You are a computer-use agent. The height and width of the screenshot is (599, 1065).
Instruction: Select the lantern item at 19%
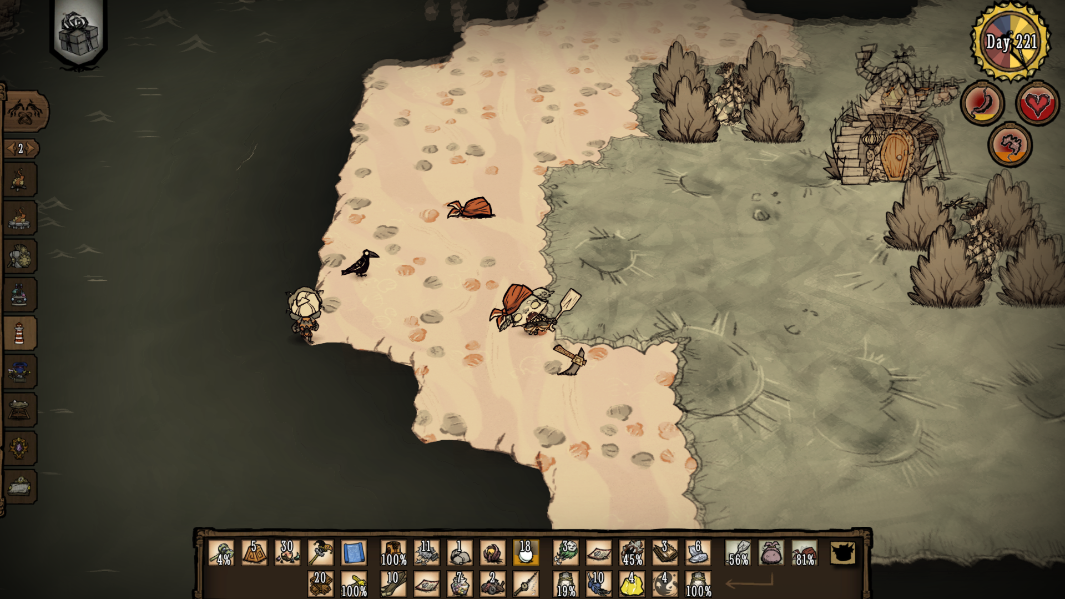[x=565, y=583]
